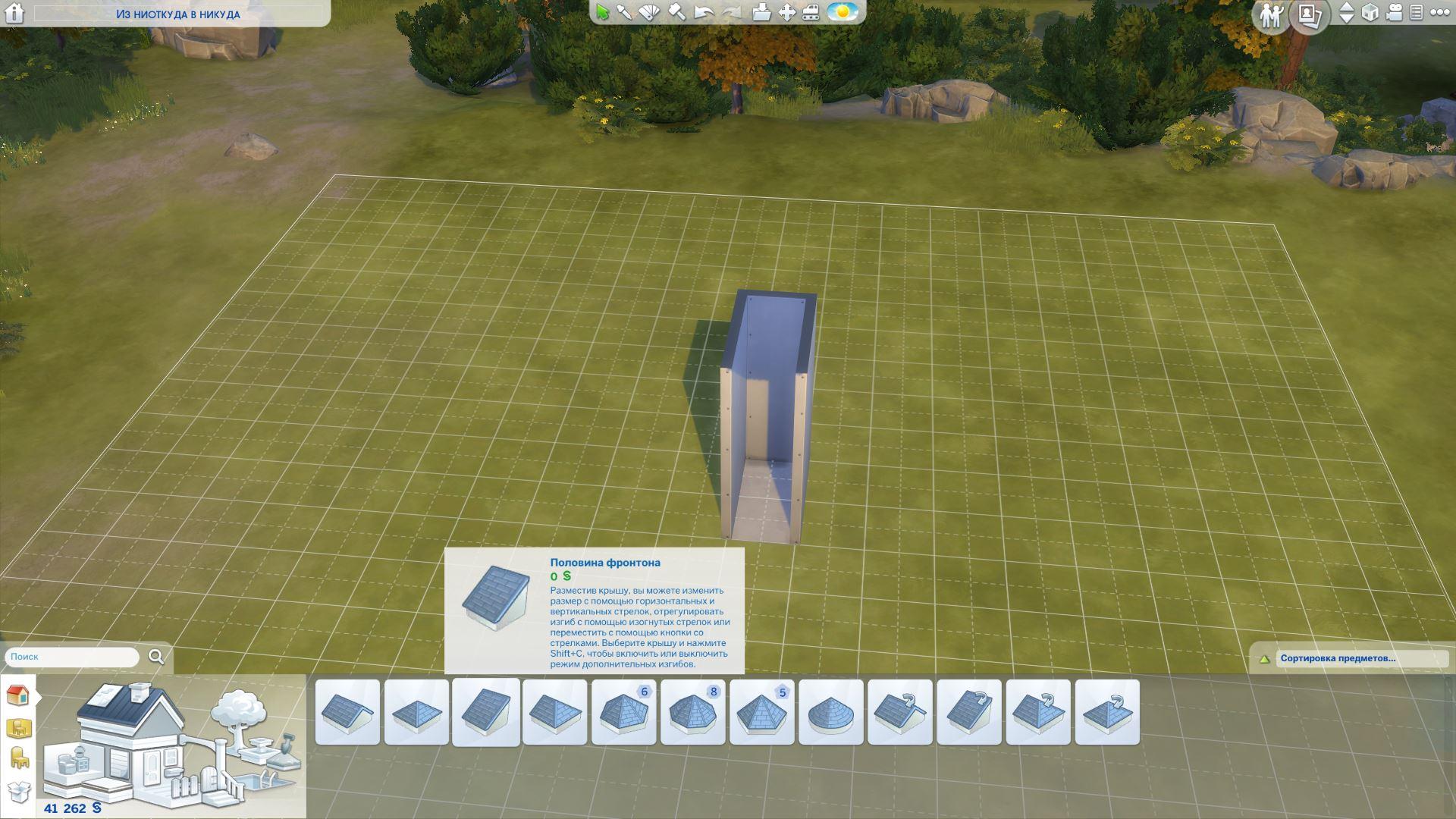
Task: Choose the pentagonal roof marked 5
Action: 762,713
